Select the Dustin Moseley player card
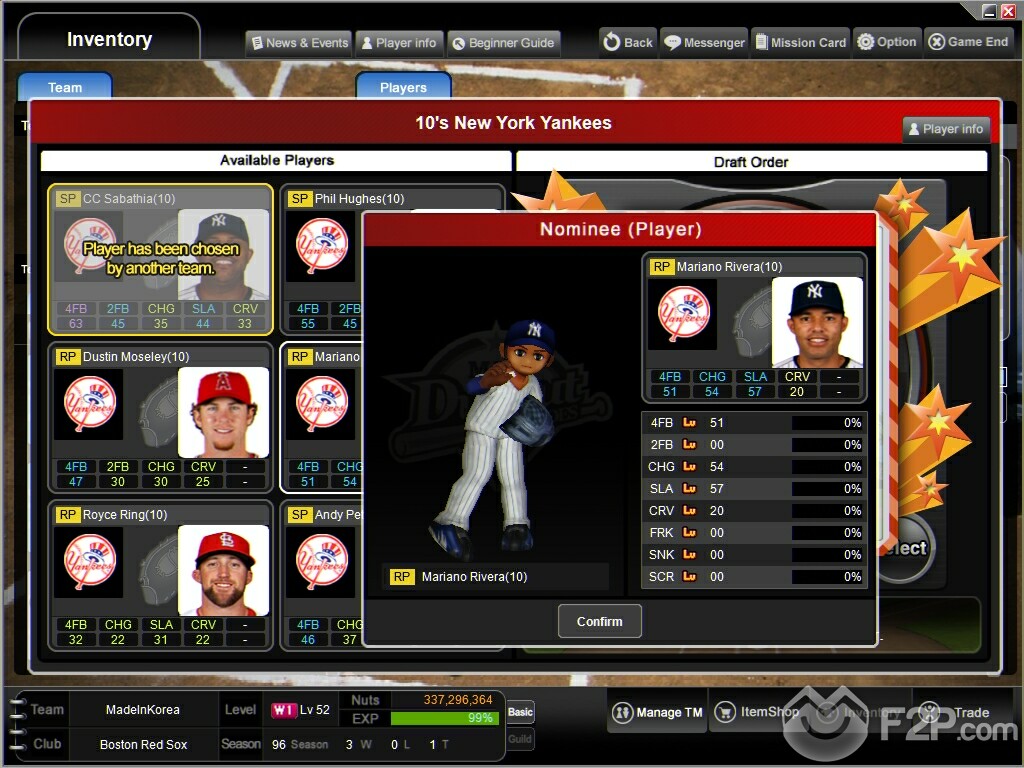The image size is (1024, 768). pyautogui.click(x=160, y=417)
